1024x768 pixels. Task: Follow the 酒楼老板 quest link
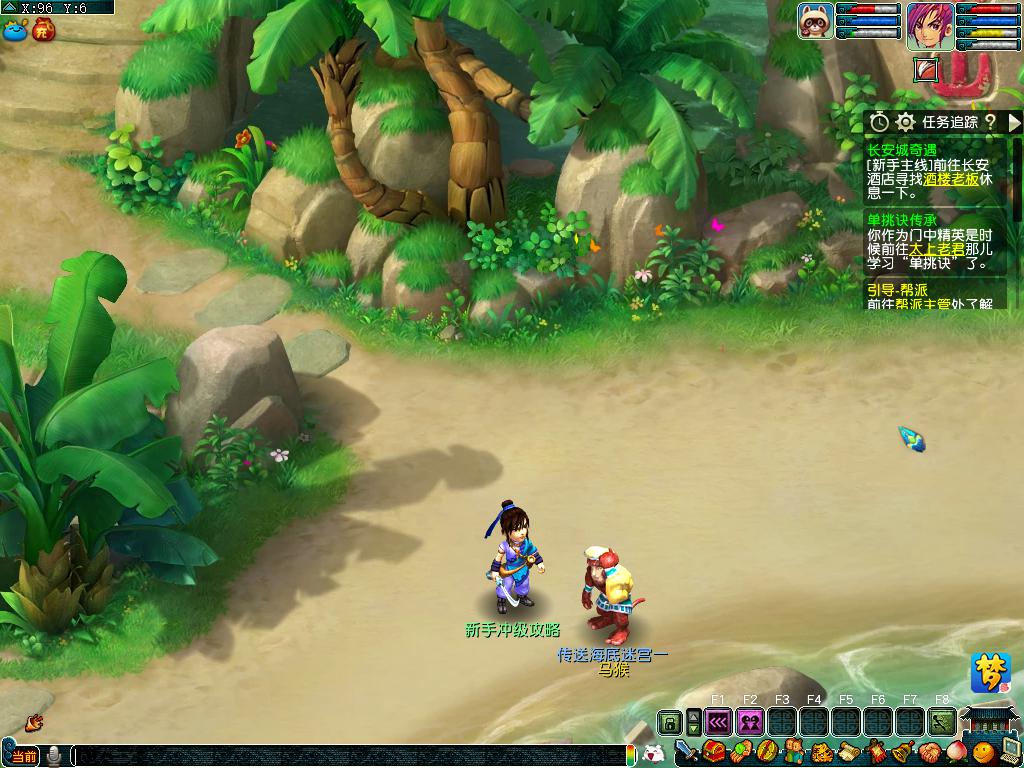[x=951, y=180]
